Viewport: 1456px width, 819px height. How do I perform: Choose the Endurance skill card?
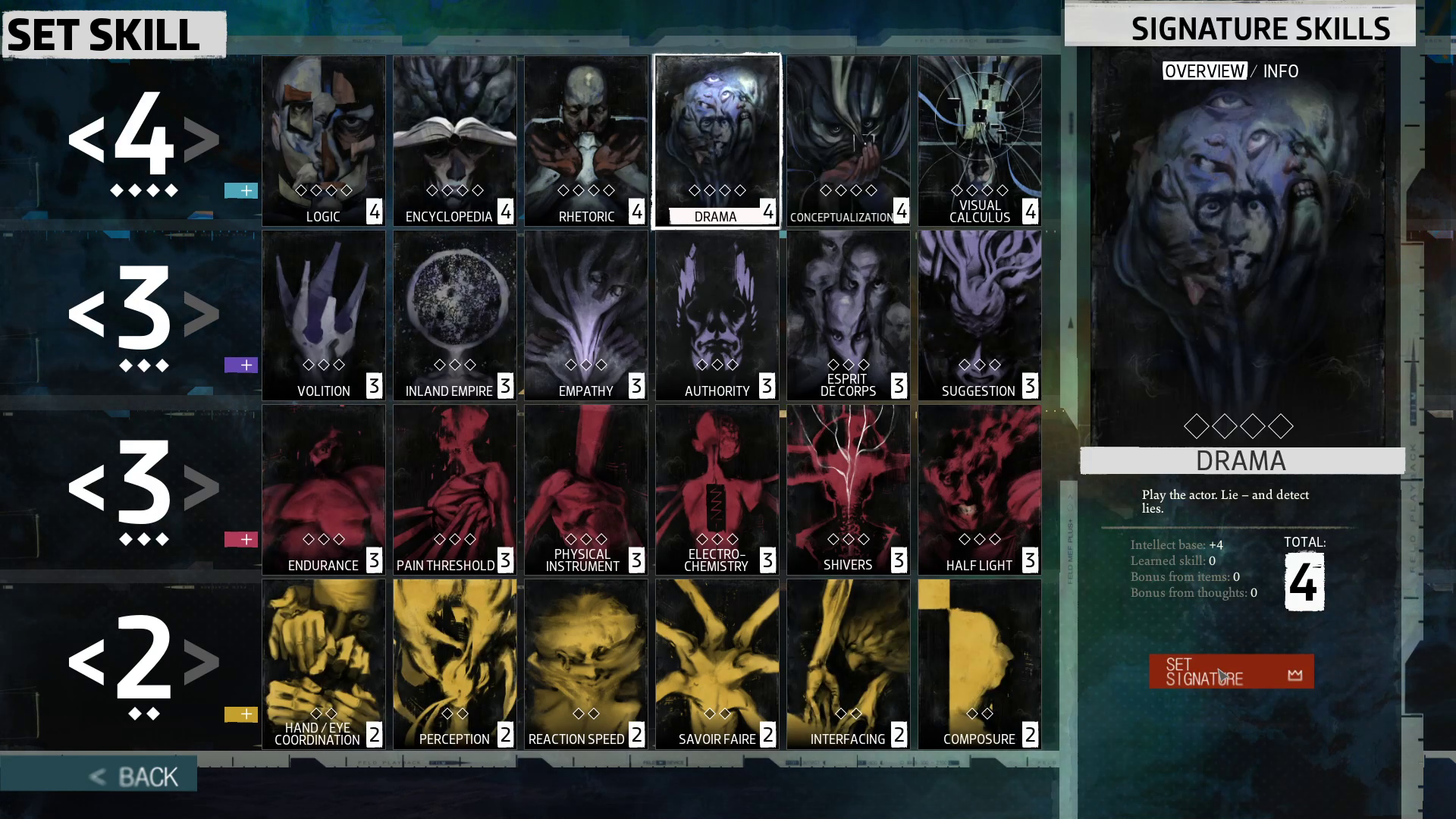pos(324,490)
